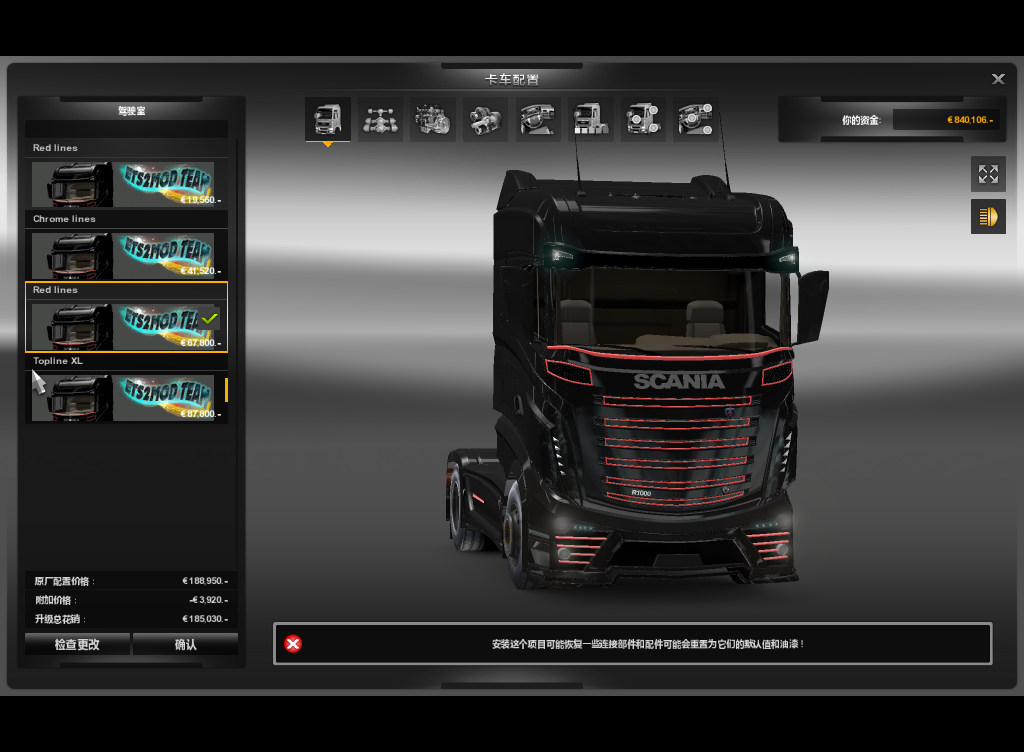The image size is (1024, 752).
Task: Confirm purchase with the 确认 button
Action: [185, 645]
